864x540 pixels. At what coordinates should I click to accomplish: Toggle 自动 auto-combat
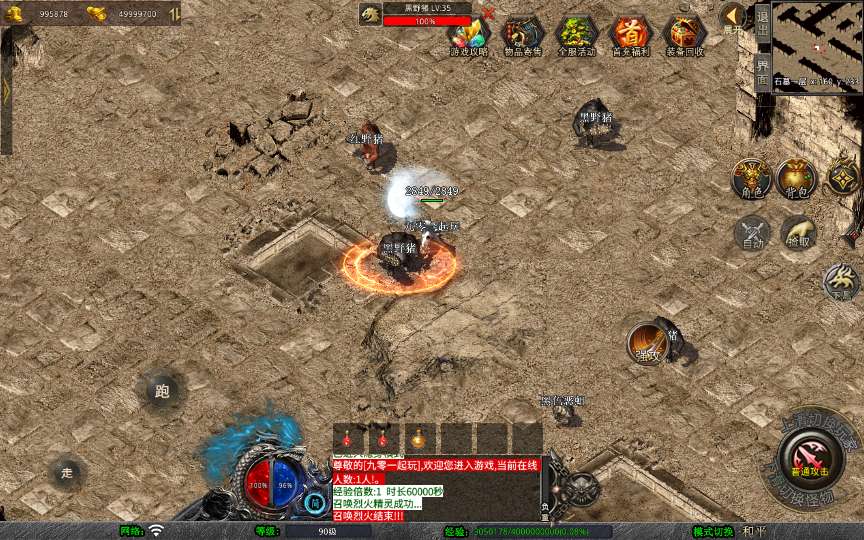point(753,233)
